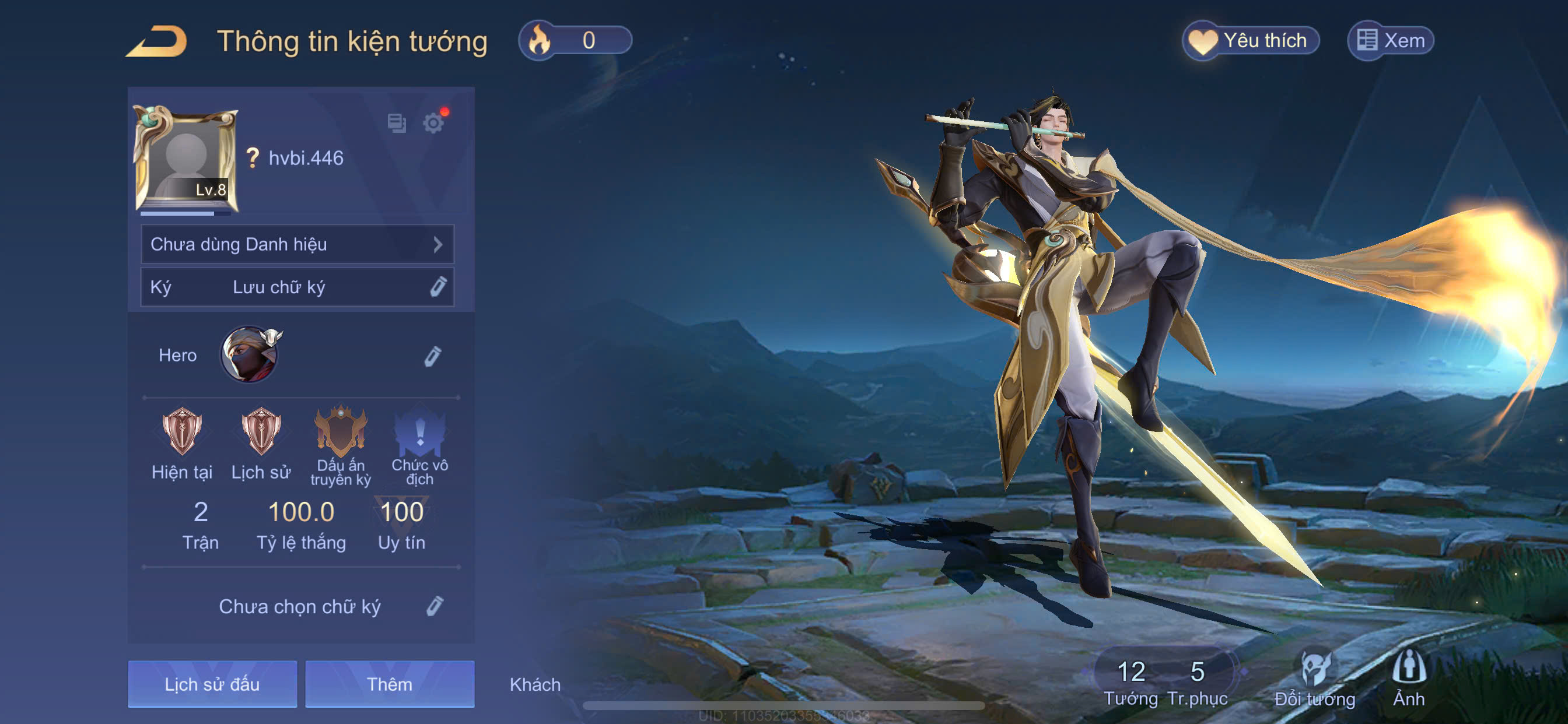Edit the featured Hero with pencil icon
The height and width of the screenshot is (724, 1568).
[432, 356]
